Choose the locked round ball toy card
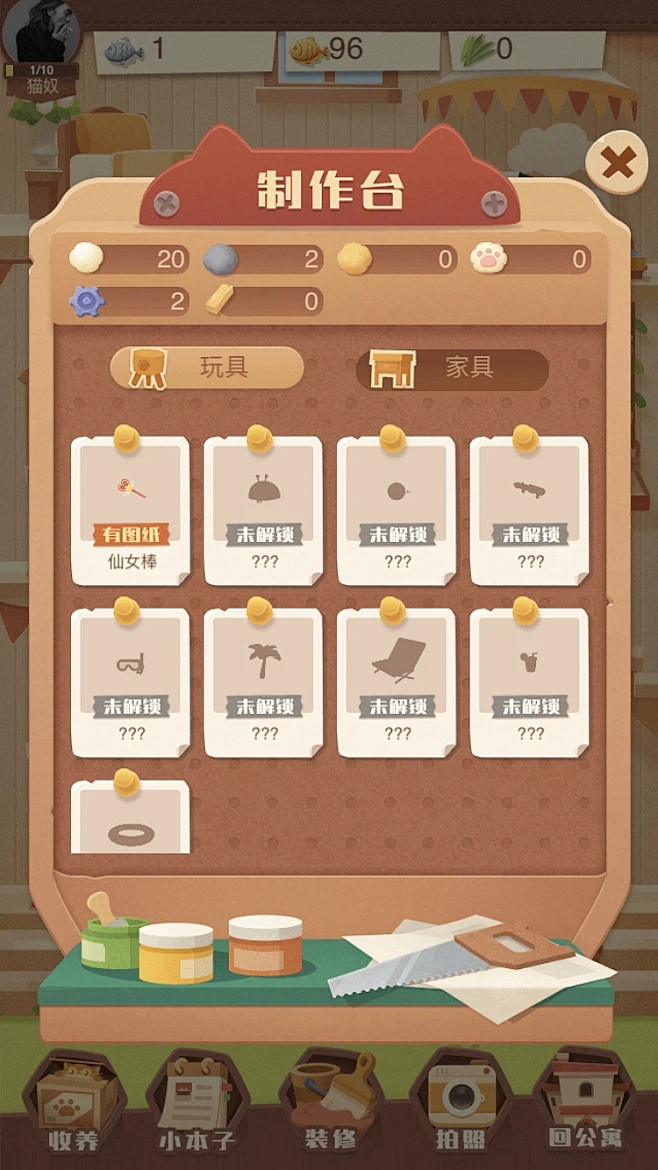The width and height of the screenshot is (658, 1170). click(x=397, y=510)
